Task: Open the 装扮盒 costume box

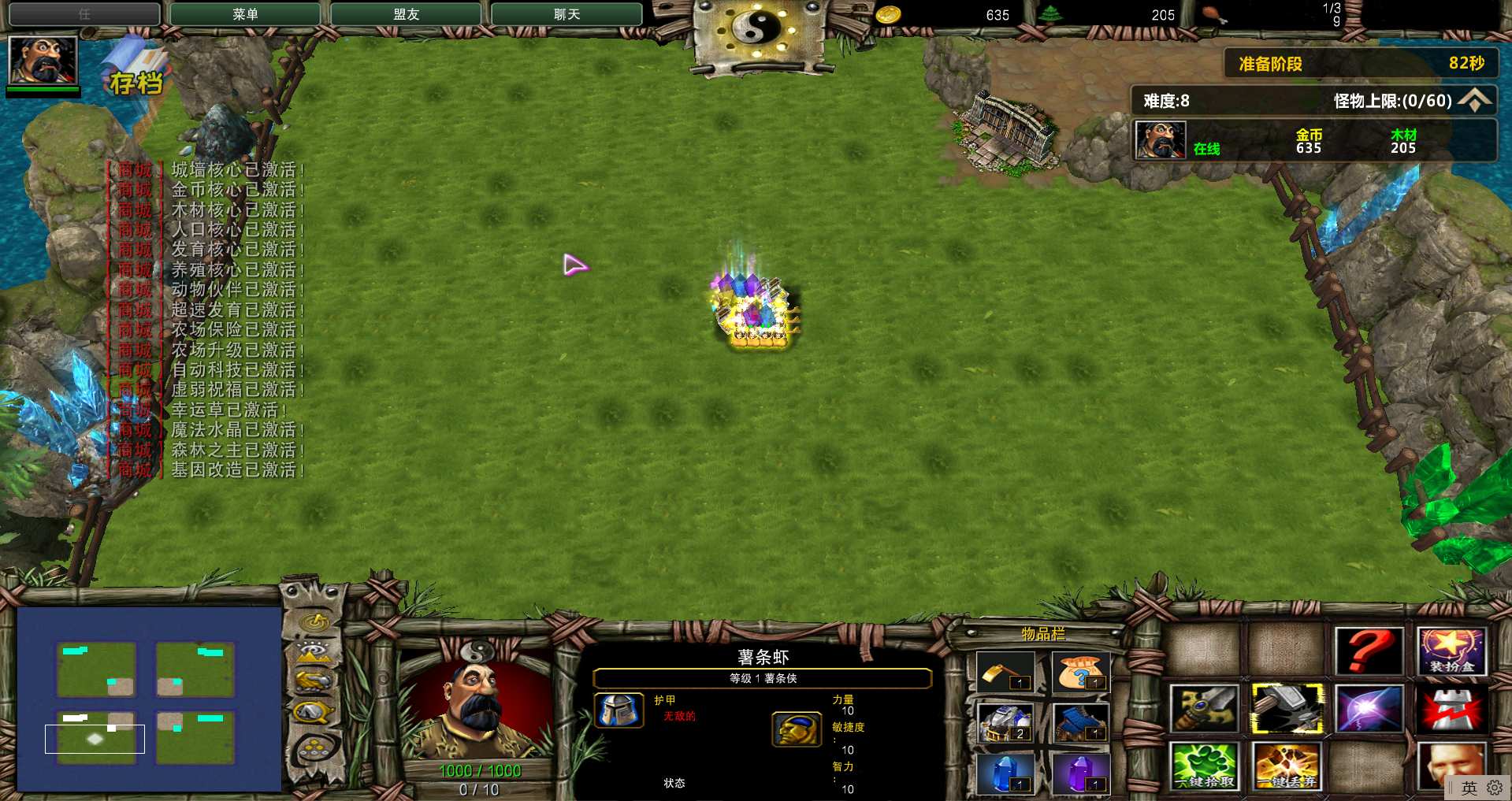Action: coord(1451,652)
